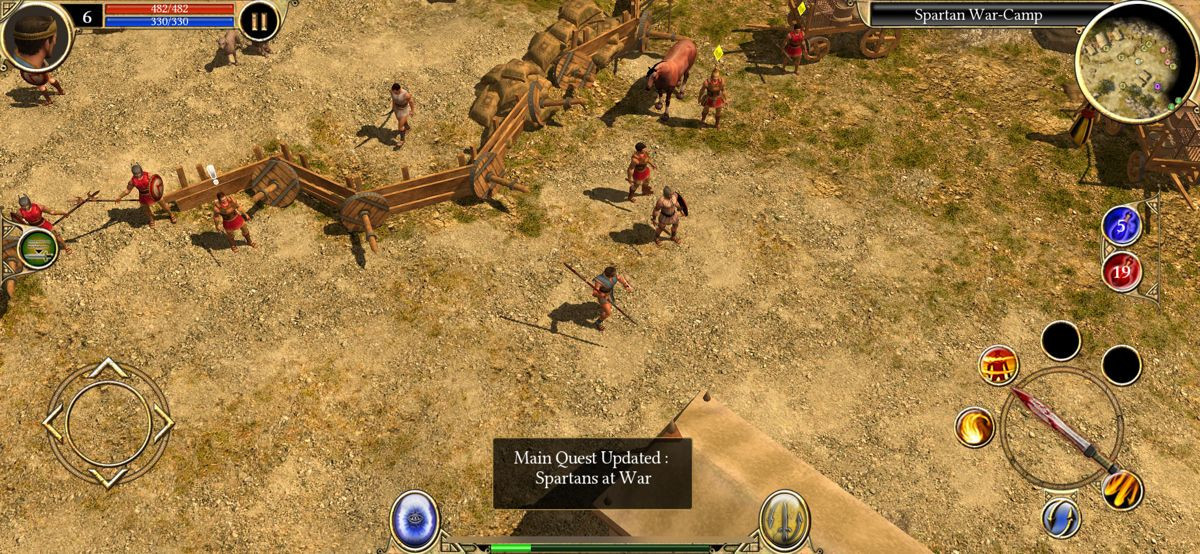Viewport: 1200px width, 554px height.
Task: Attack with the bloody sword button
Action: coord(1061,427)
